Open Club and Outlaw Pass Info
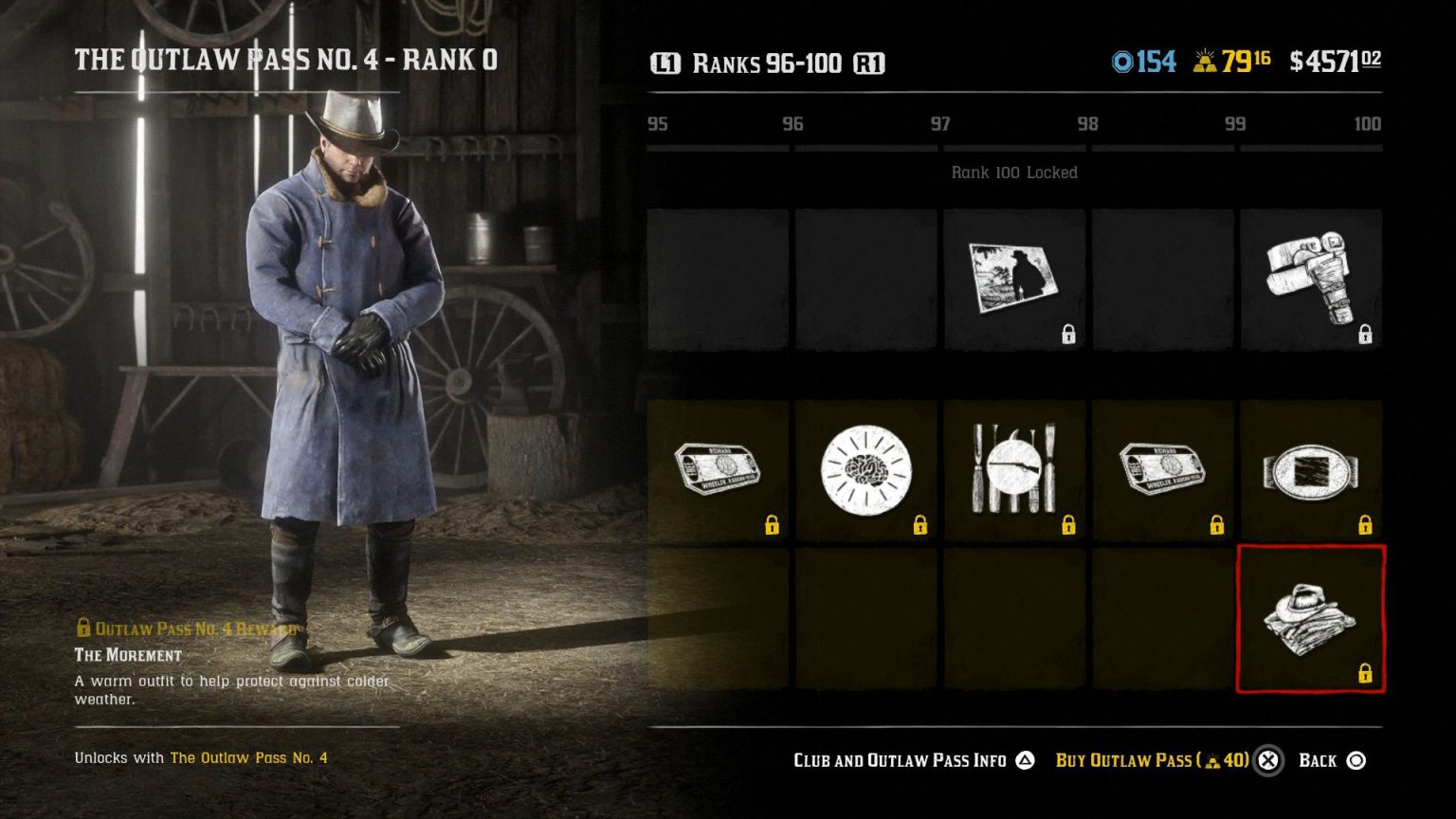The height and width of the screenshot is (819, 1456). click(x=899, y=760)
